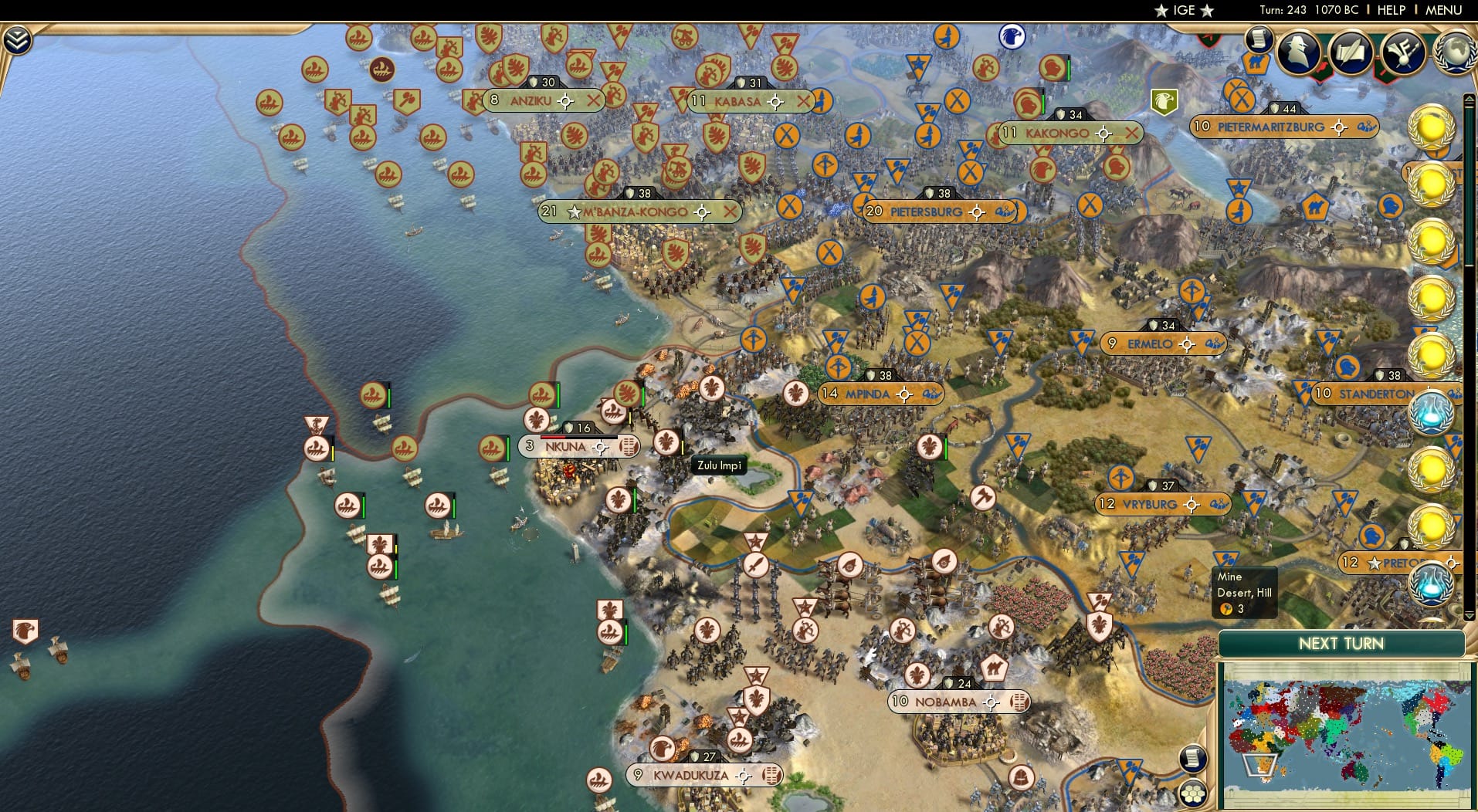Open the notification log scroll above the minimap

[1194, 759]
